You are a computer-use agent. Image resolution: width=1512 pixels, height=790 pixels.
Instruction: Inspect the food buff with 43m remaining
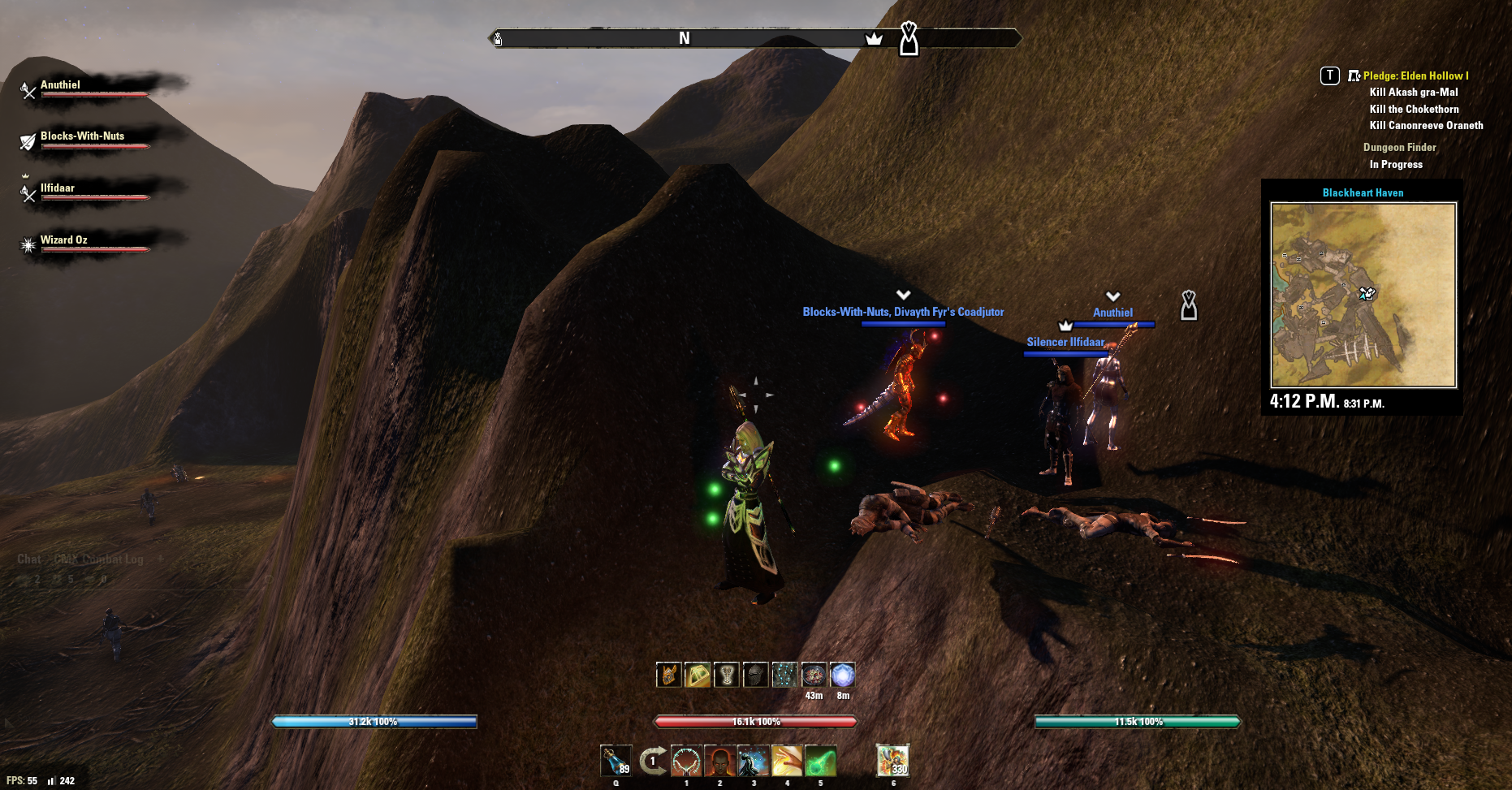pos(814,675)
